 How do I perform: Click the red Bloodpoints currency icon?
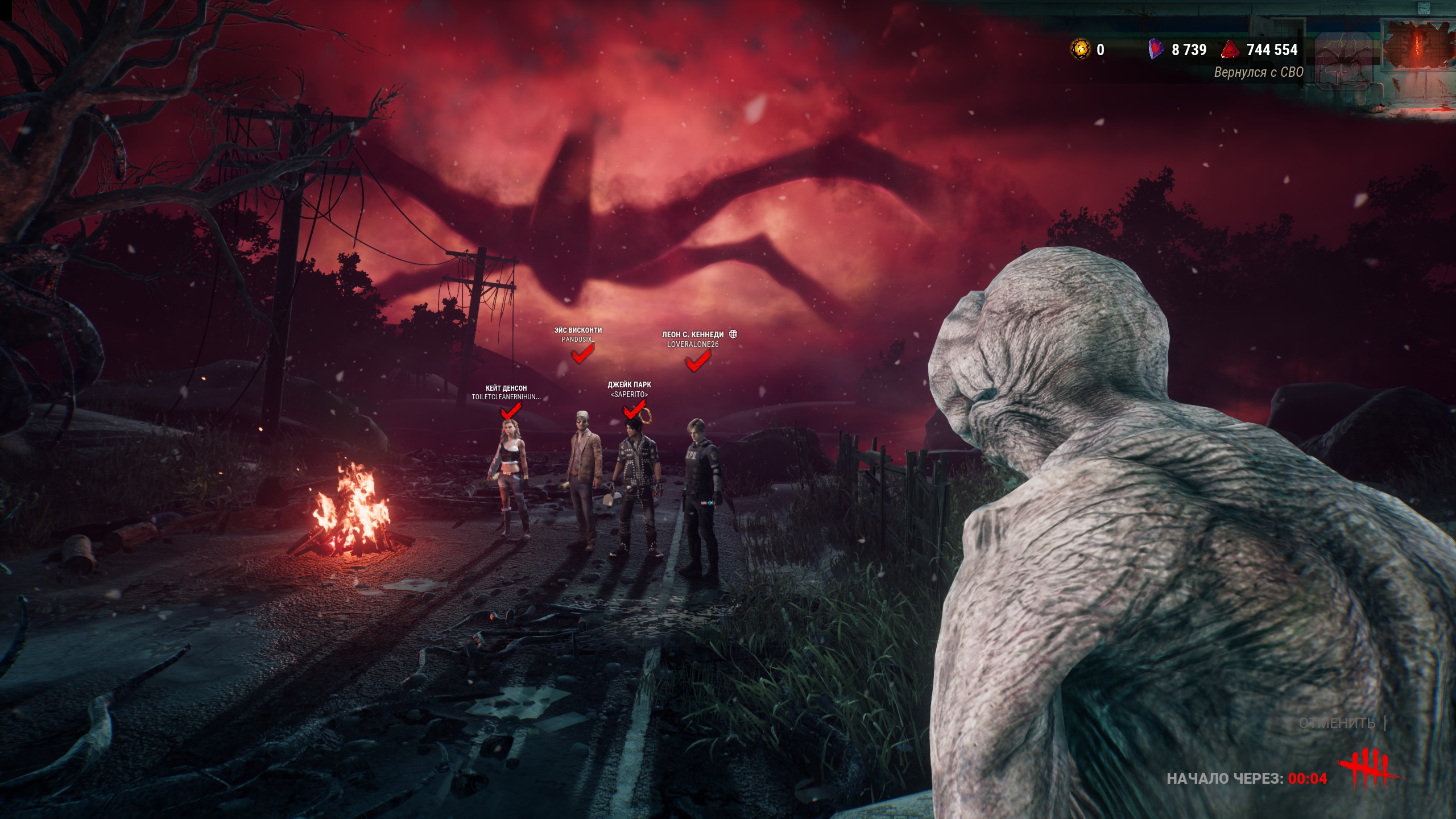[1231, 50]
